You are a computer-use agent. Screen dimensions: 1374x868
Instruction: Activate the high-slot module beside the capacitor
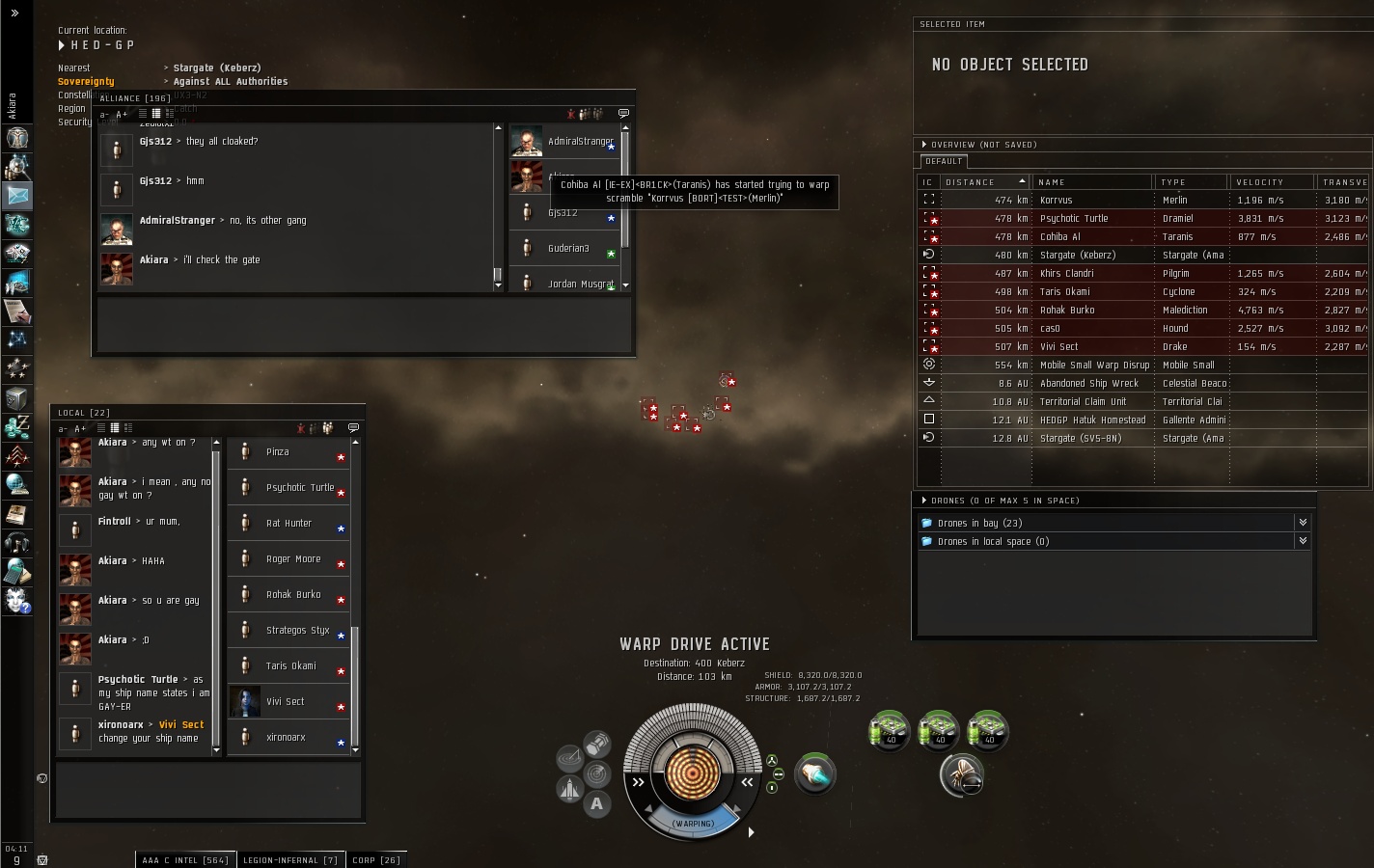point(815,773)
